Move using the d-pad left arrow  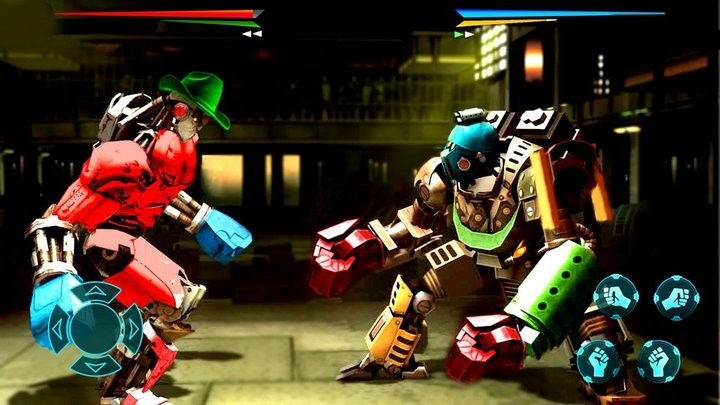58,327
